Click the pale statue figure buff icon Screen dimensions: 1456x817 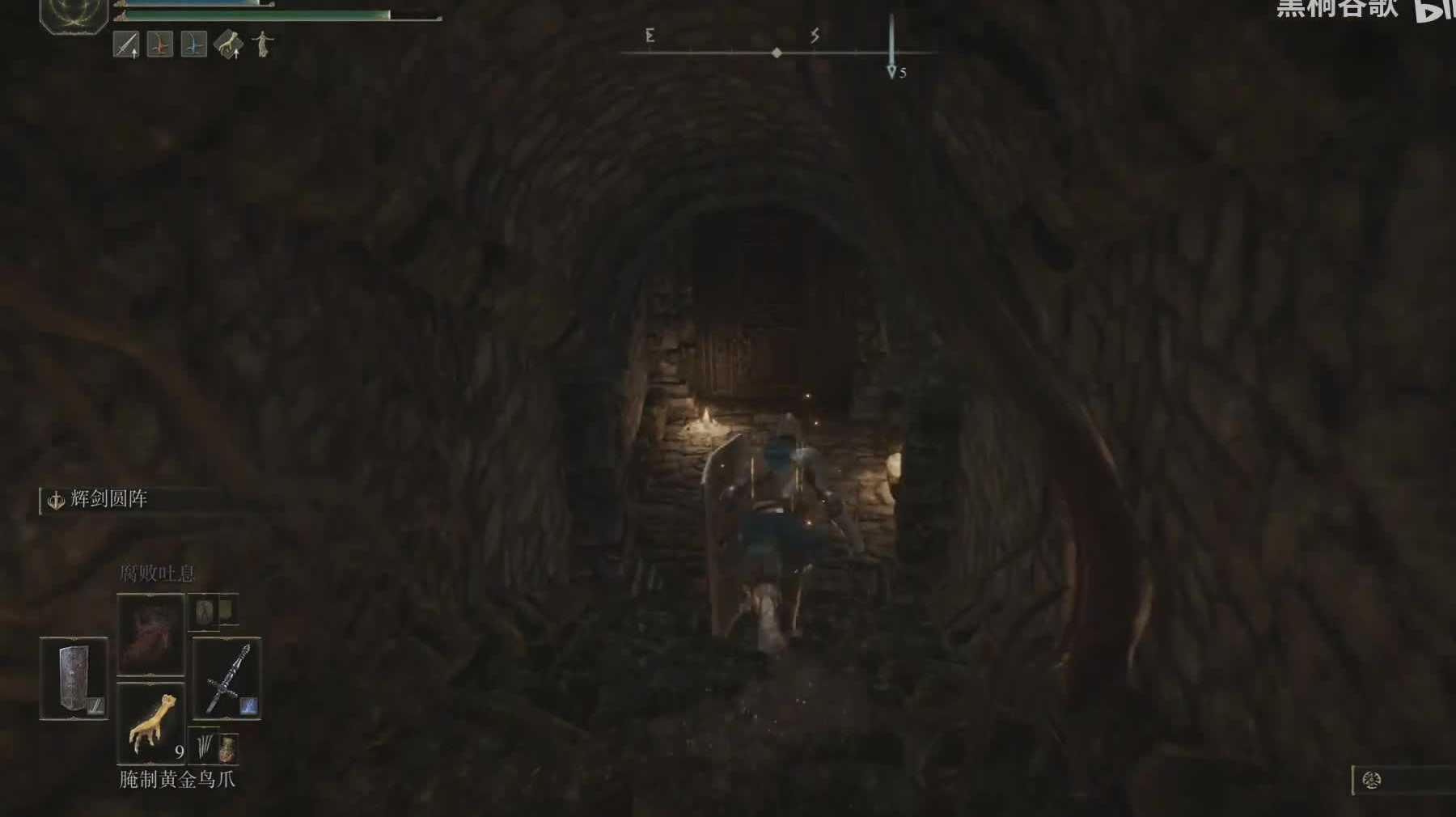(262, 44)
